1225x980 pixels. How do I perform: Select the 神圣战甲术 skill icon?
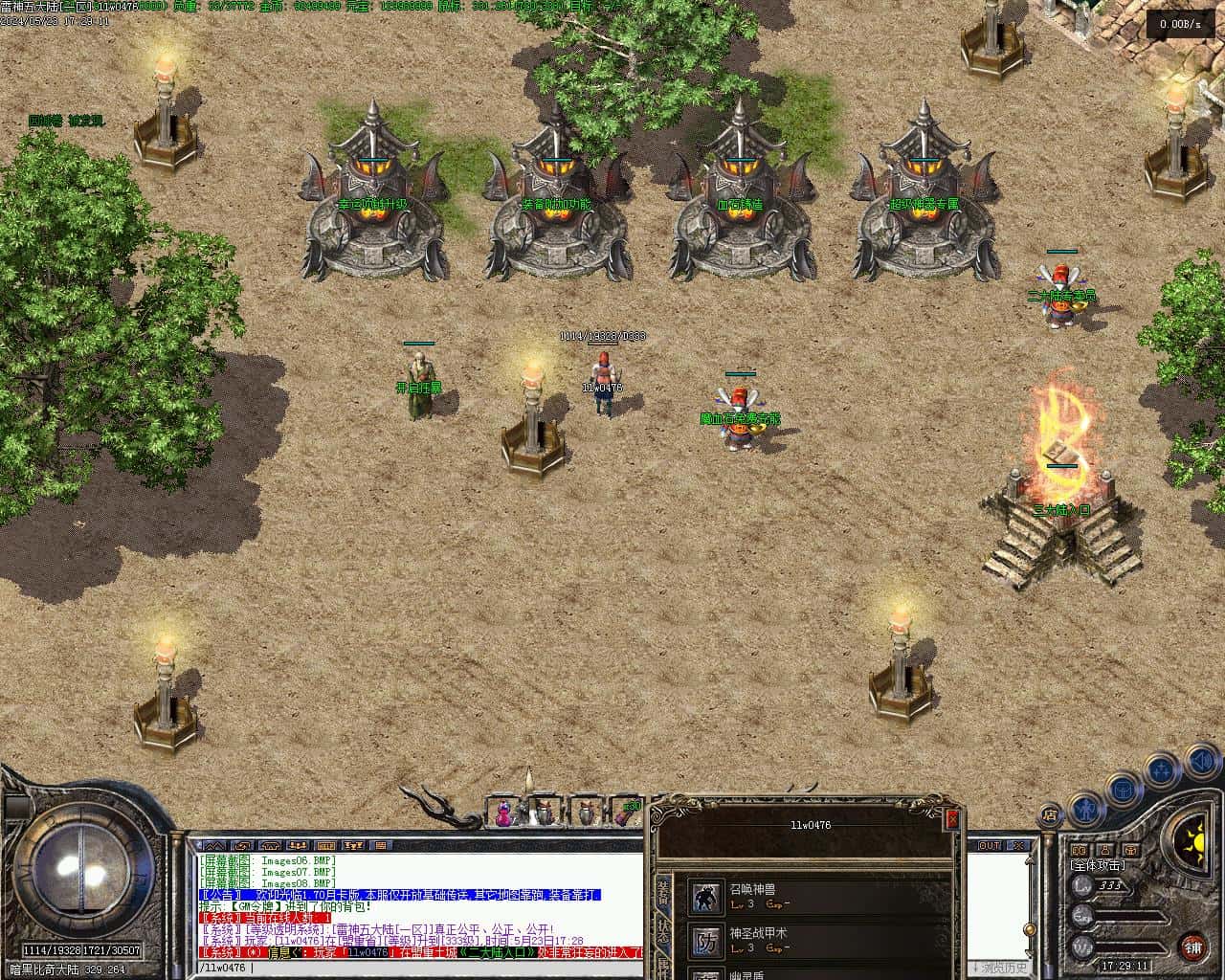(x=707, y=942)
